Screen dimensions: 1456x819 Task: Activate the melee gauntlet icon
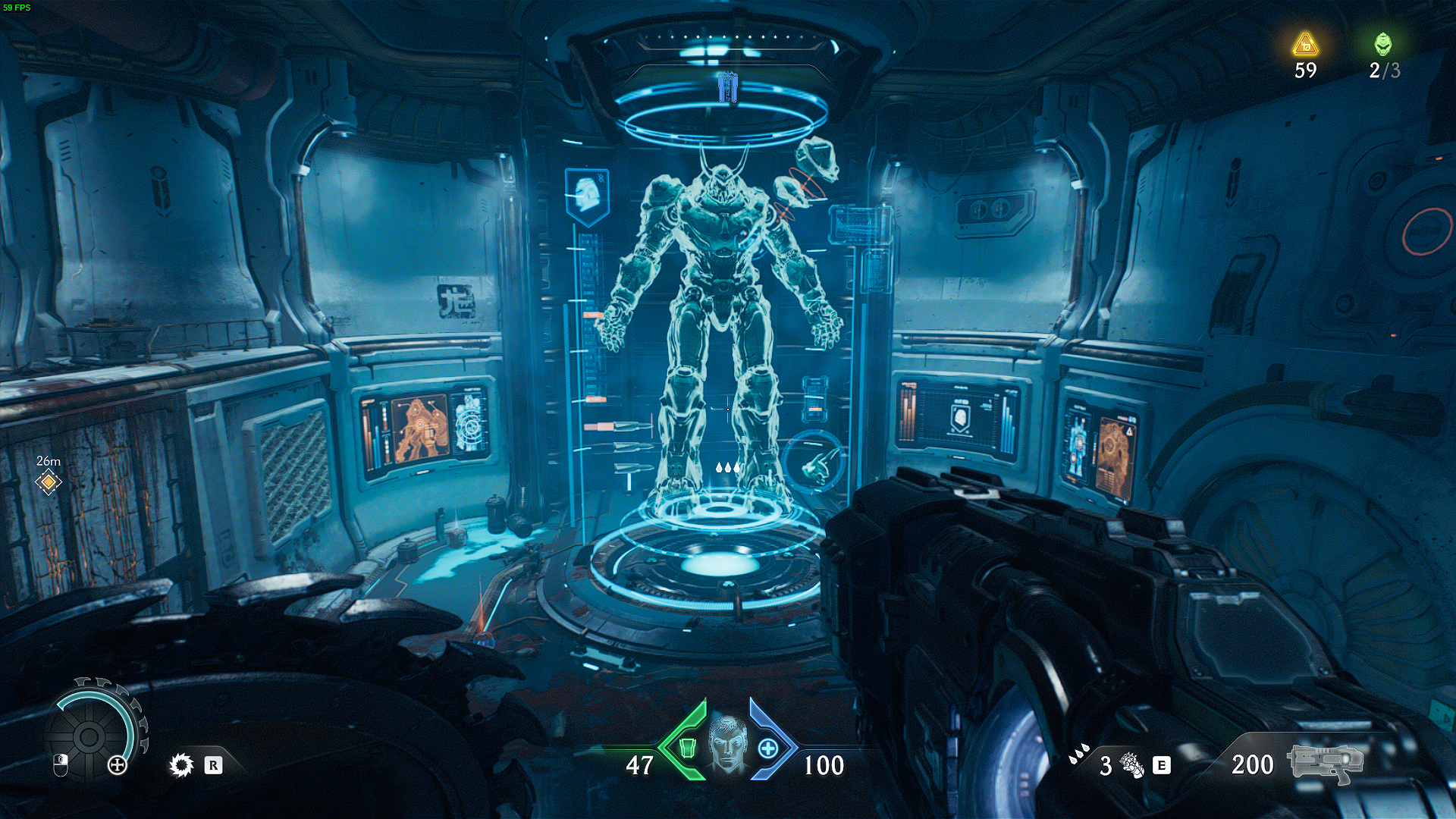point(1131,765)
